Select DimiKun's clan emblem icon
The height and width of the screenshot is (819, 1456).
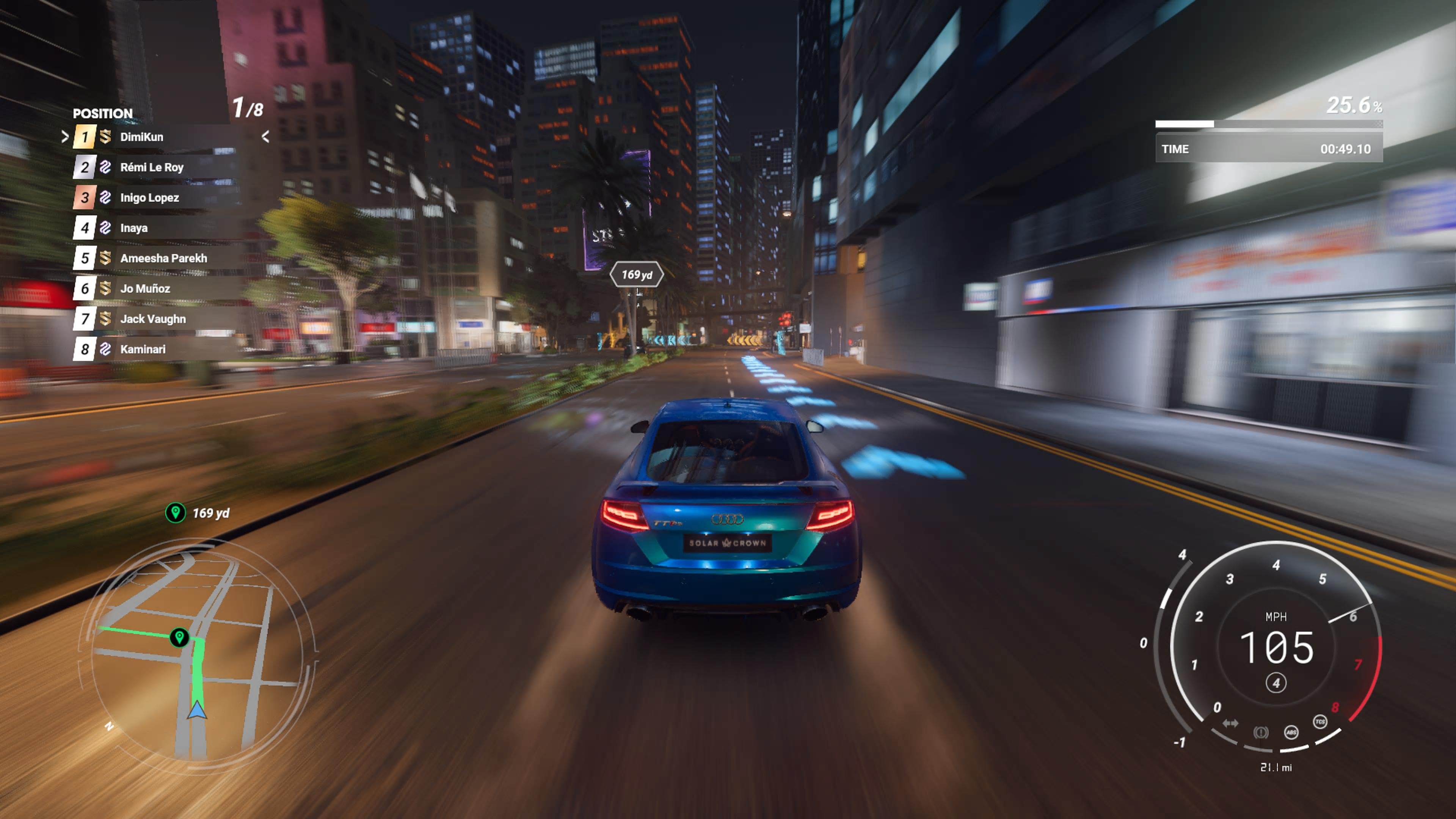pyautogui.click(x=106, y=136)
